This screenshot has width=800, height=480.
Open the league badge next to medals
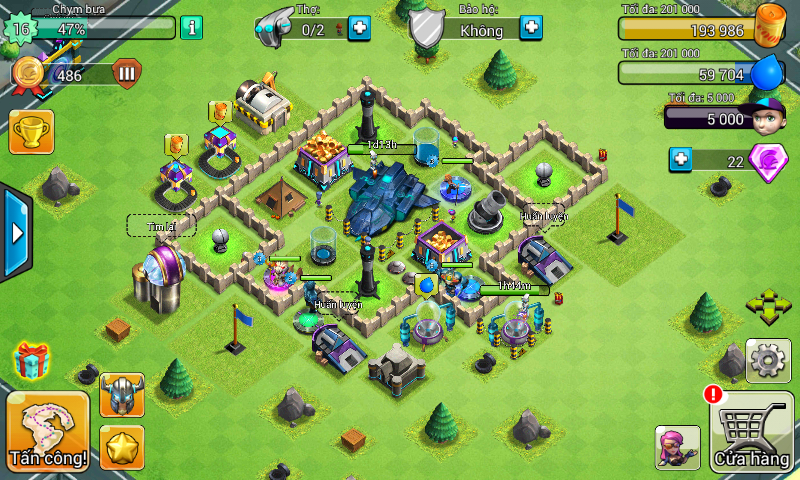(127, 73)
